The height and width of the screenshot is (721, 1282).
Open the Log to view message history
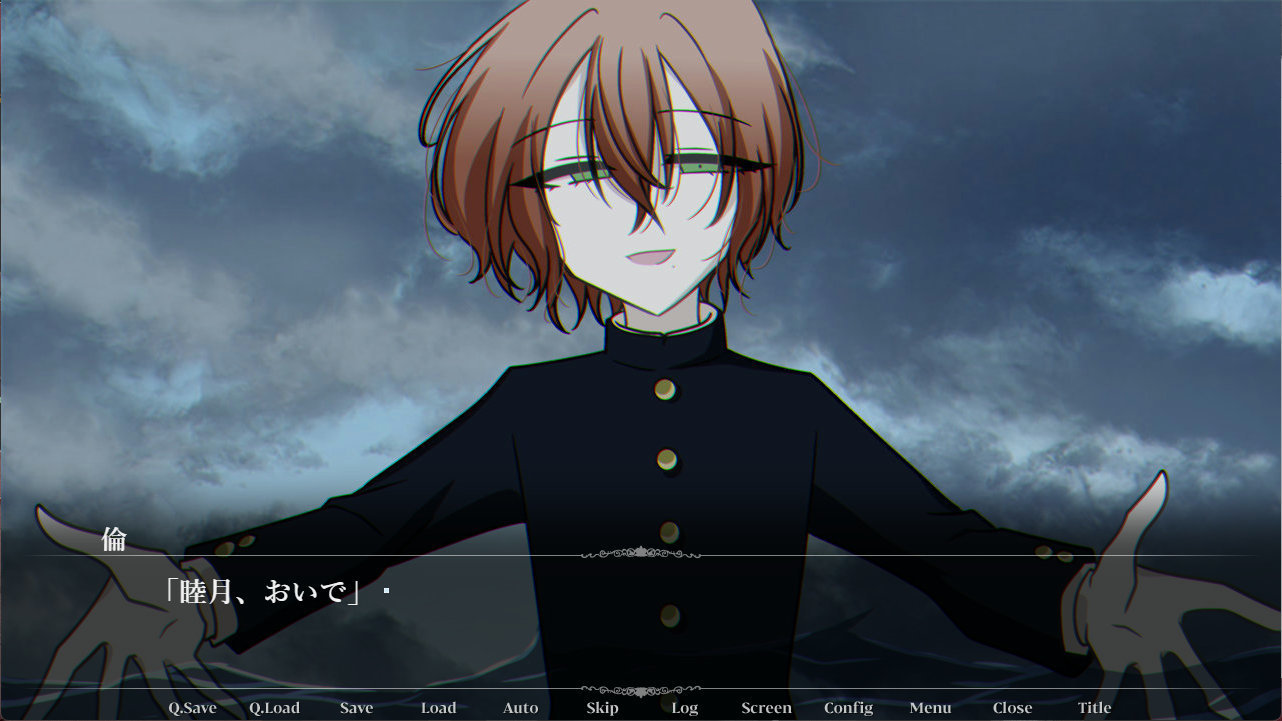click(x=684, y=707)
